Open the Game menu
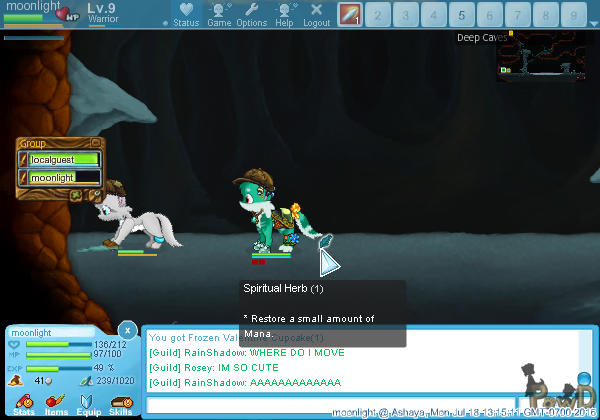This screenshot has height=420, width=600. click(219, 13)
